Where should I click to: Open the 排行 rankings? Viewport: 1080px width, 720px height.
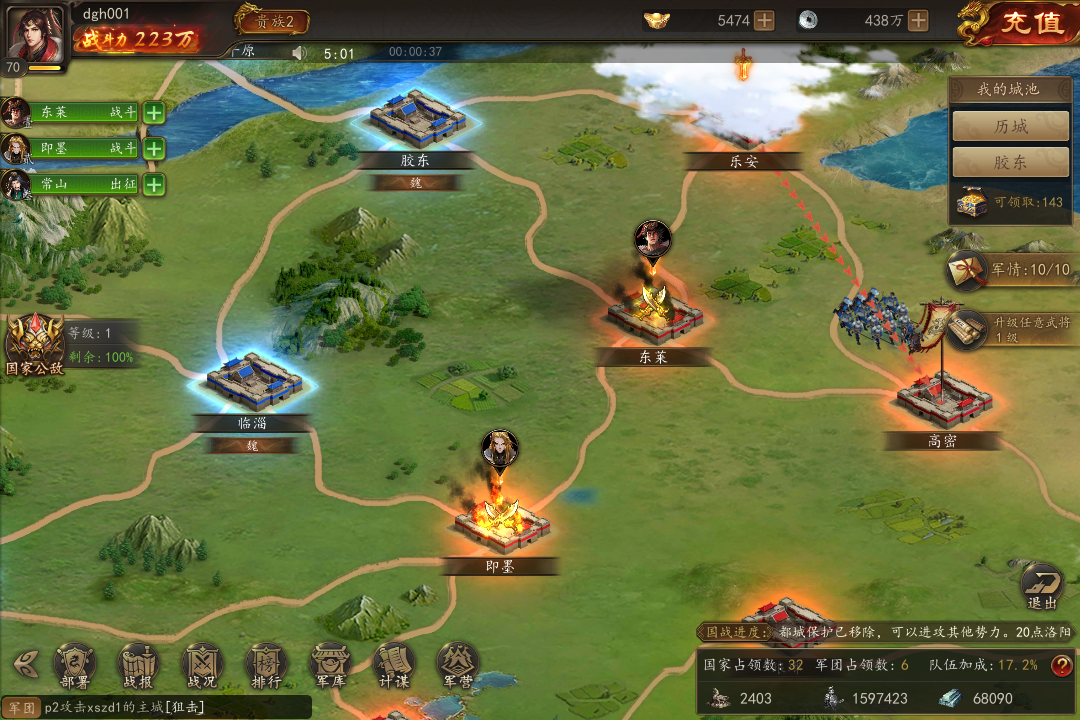pos(266,664)
